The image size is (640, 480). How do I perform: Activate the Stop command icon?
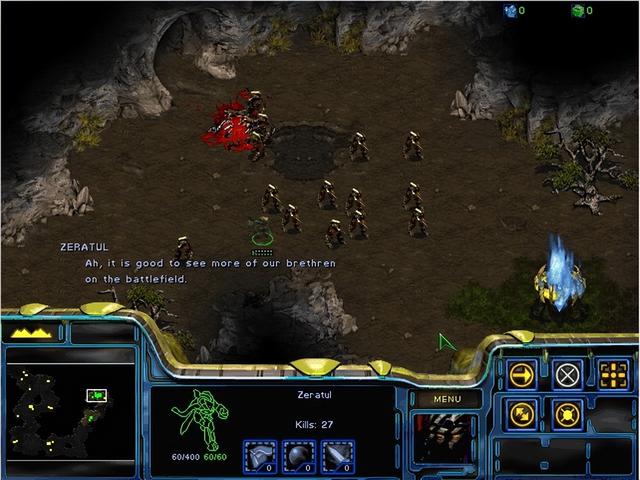point(568,374)
